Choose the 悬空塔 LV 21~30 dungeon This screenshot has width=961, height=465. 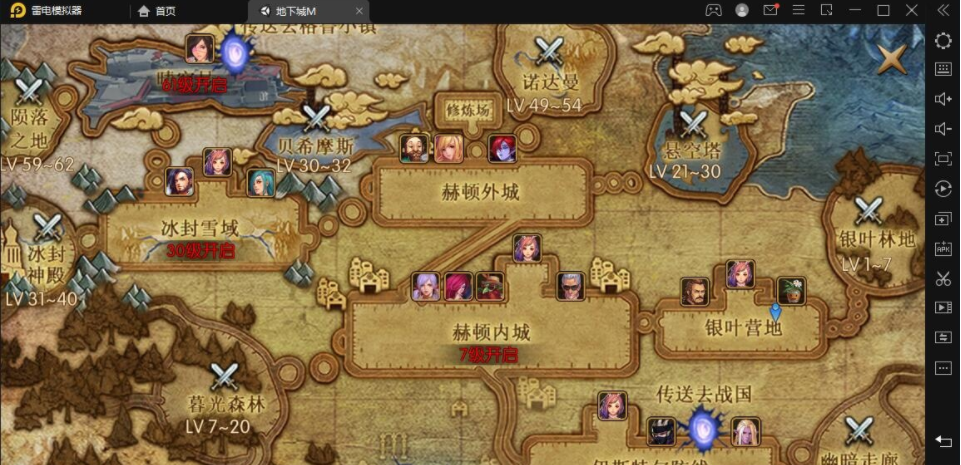tap(692, 125)
